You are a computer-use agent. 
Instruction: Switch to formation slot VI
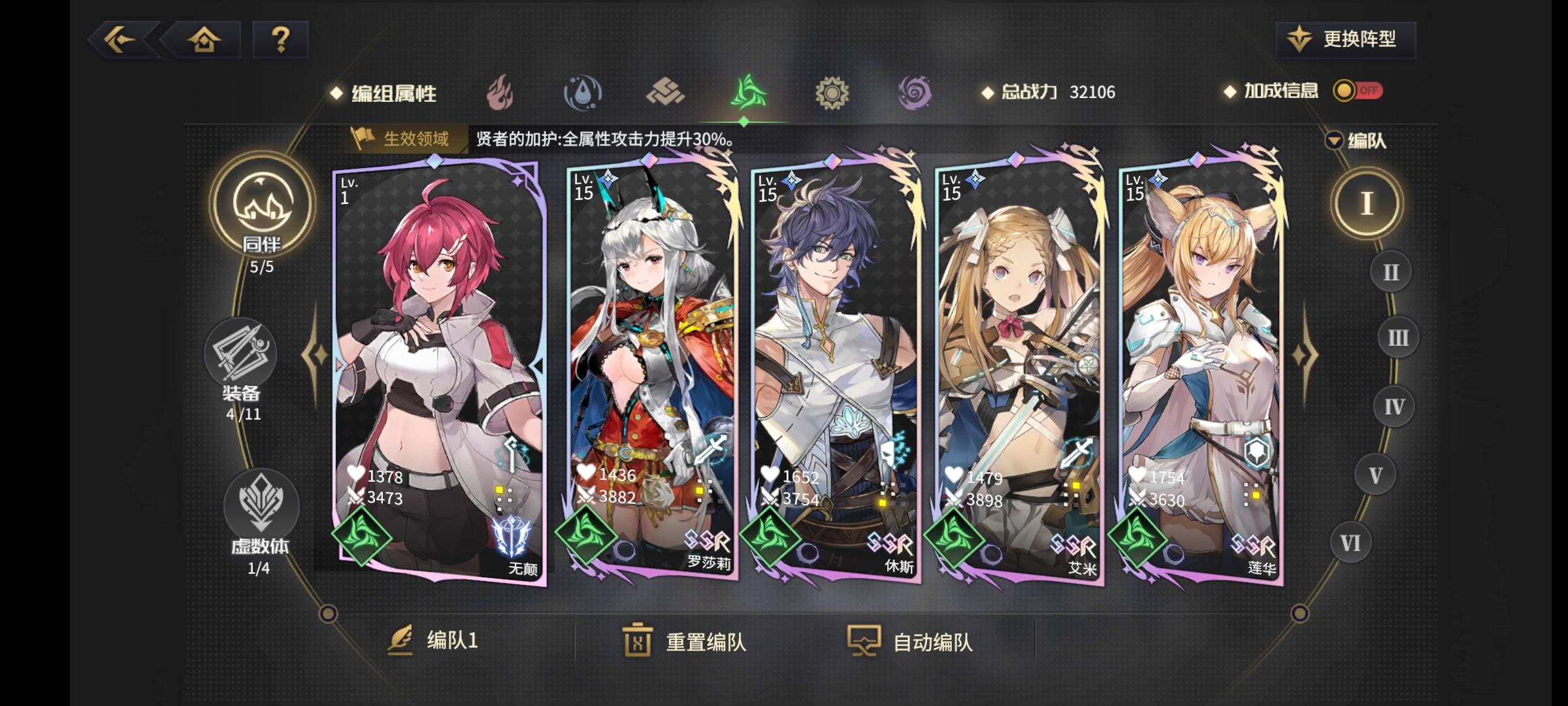click(1349, 541)
